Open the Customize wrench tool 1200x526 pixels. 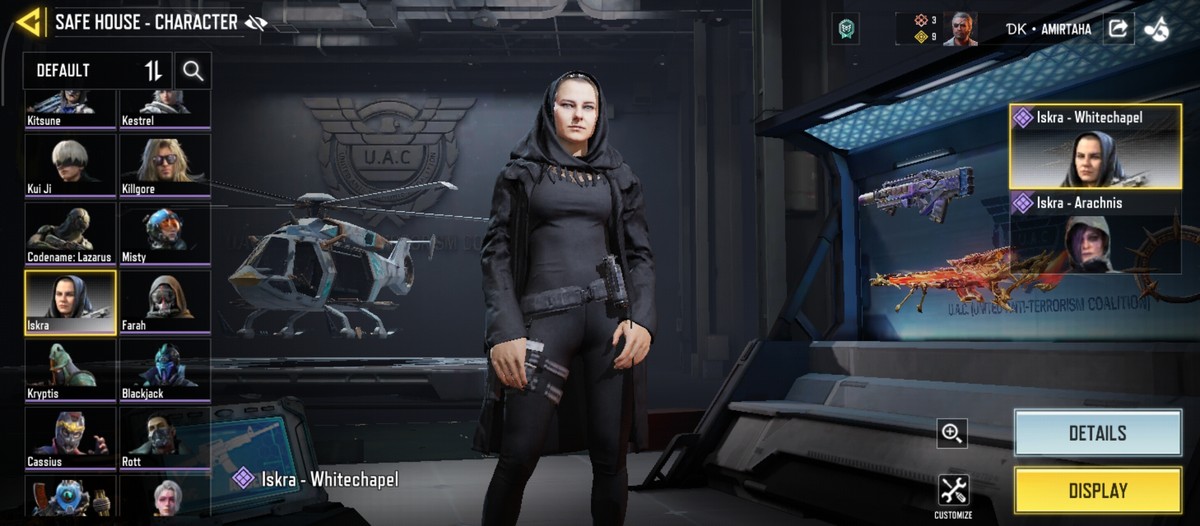953,493
